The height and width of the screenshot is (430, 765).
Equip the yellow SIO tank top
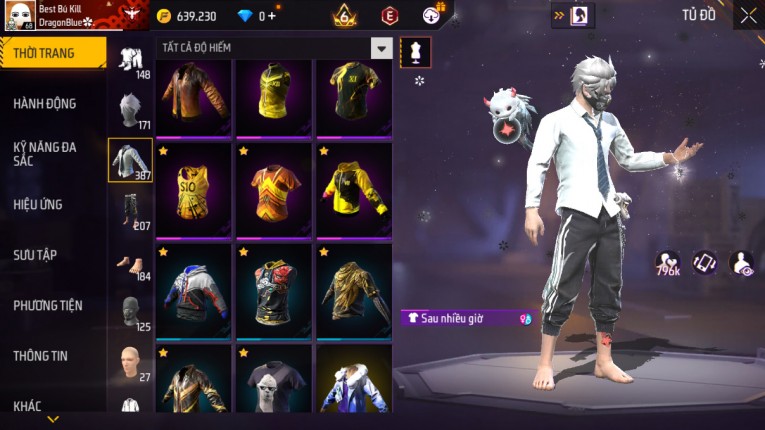pyautogui.click(x=193, y=189)
